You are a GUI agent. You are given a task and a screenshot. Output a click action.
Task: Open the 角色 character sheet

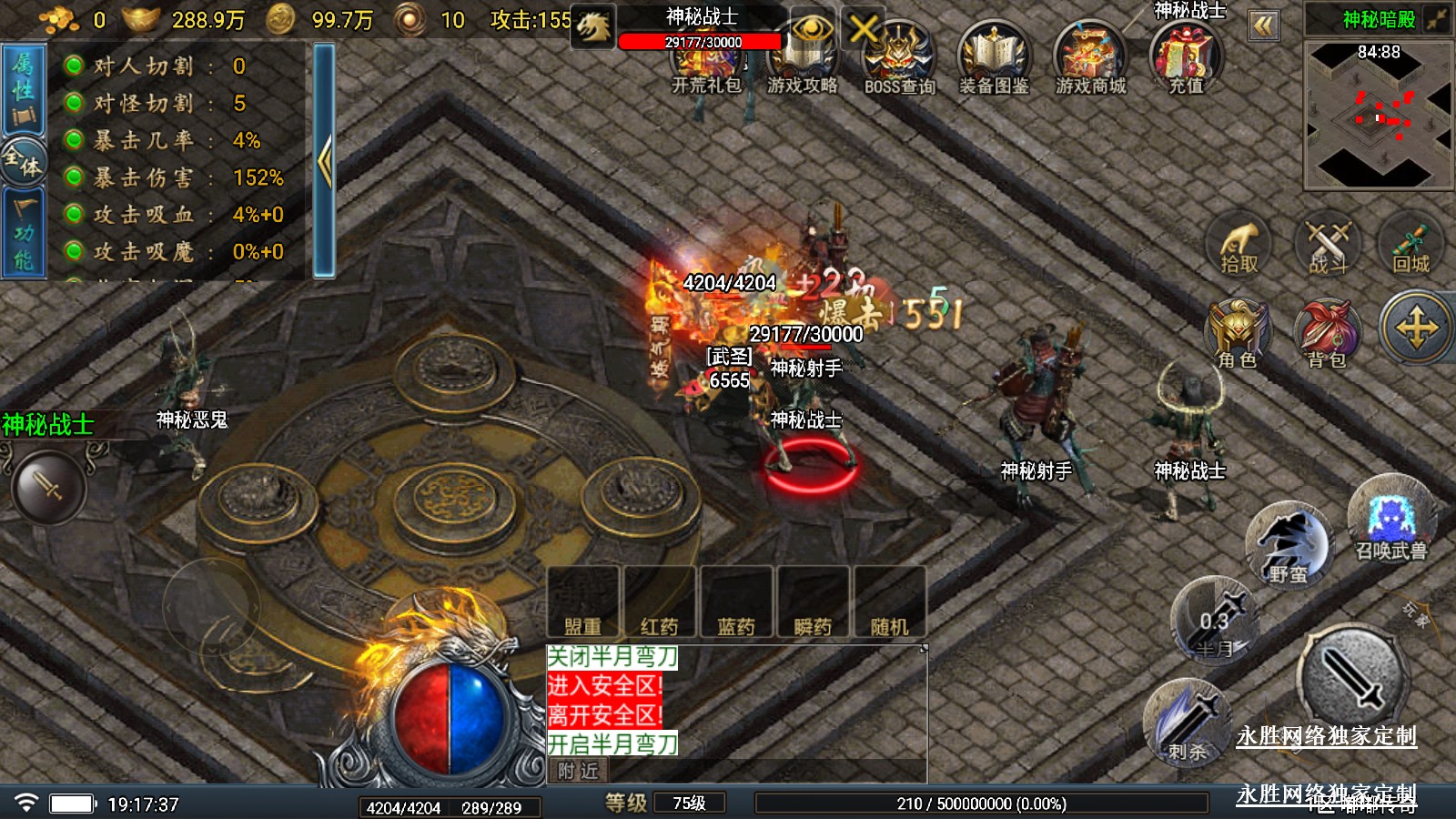1237,333
